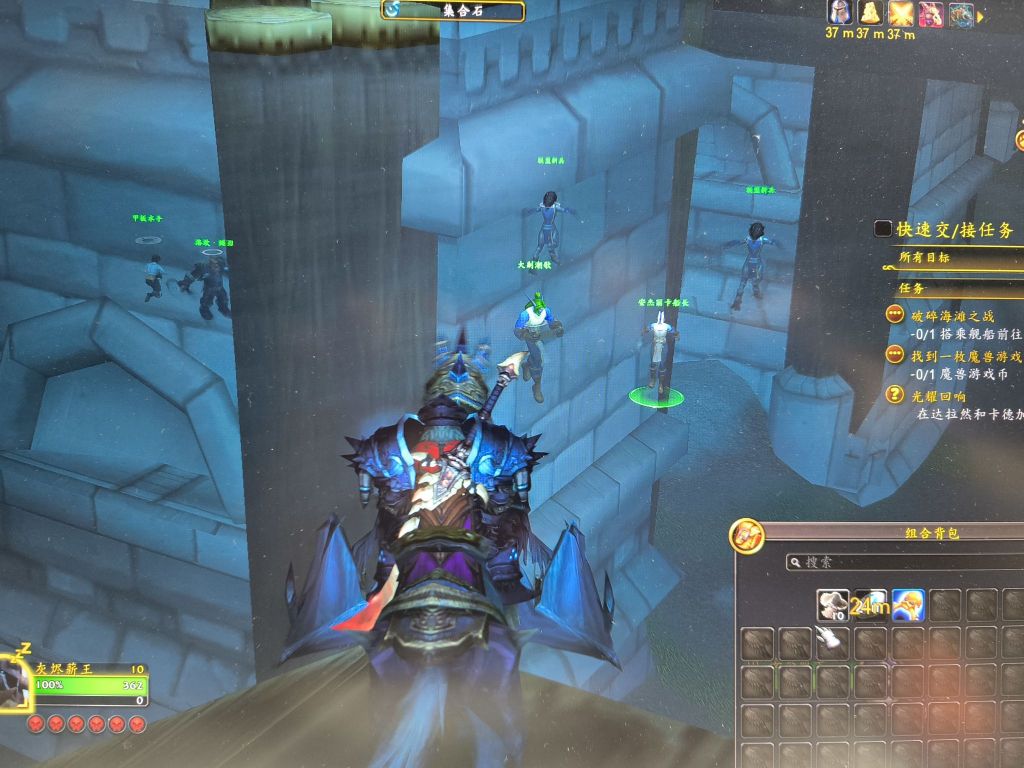The height and width of the screenshot is (768, 1024).
Task: Select the white mushroom item stack
Action: coord(833,604)
